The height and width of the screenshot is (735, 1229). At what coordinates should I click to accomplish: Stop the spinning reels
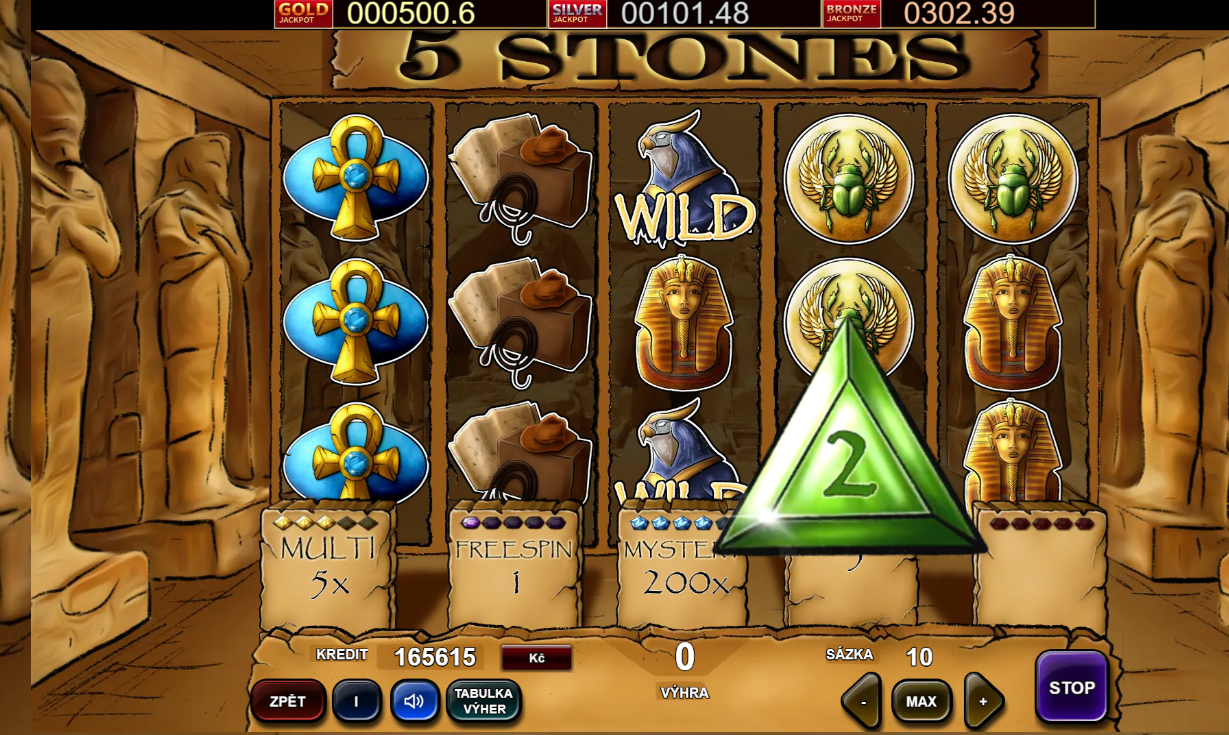pos(1071,687)
